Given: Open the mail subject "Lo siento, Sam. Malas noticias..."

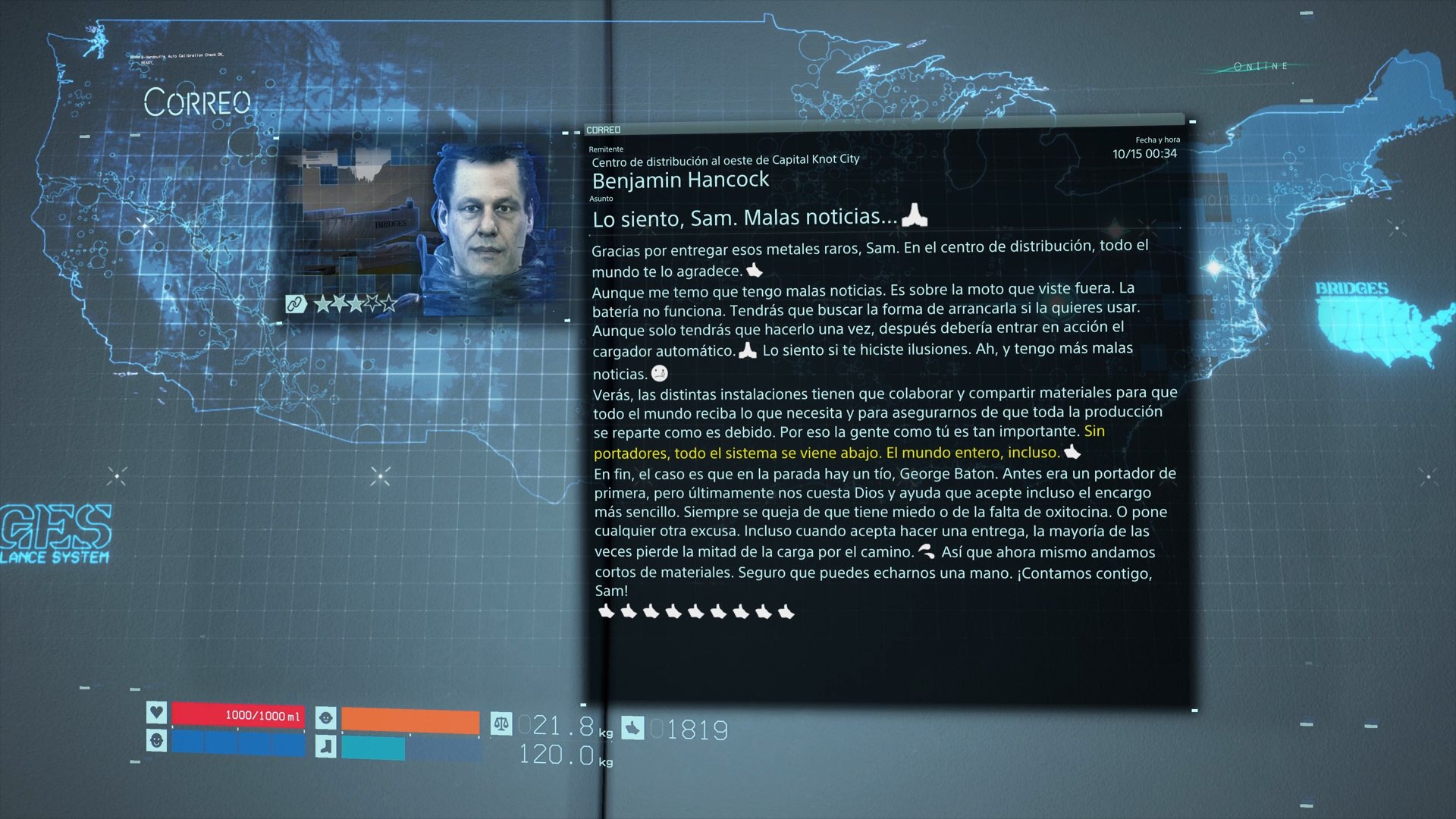Looking at the screenshot, I should (x=745, y=218).
